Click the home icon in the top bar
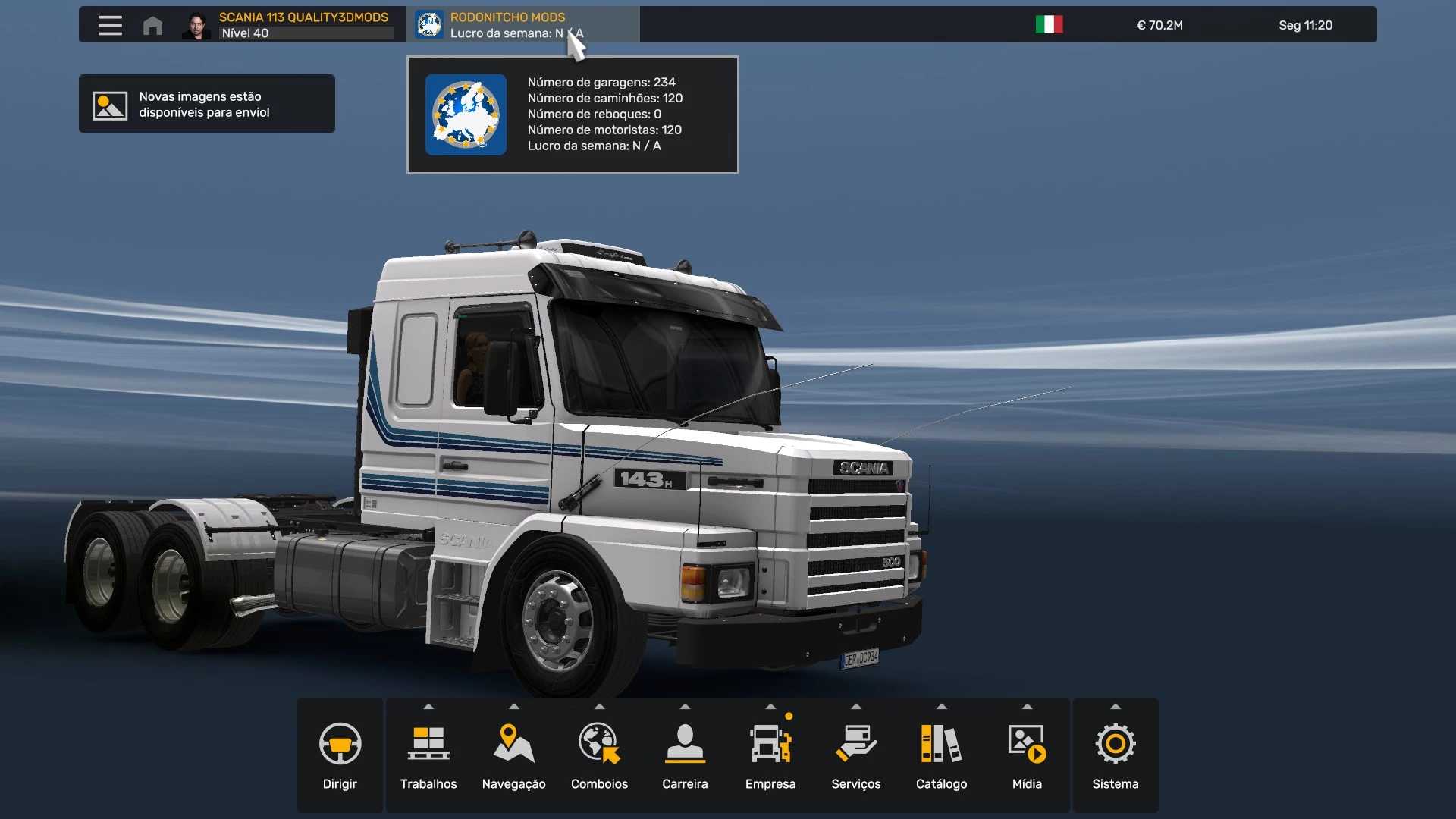Image resolution: width=1456 pixels, height=819 pixels. (152, 25)
